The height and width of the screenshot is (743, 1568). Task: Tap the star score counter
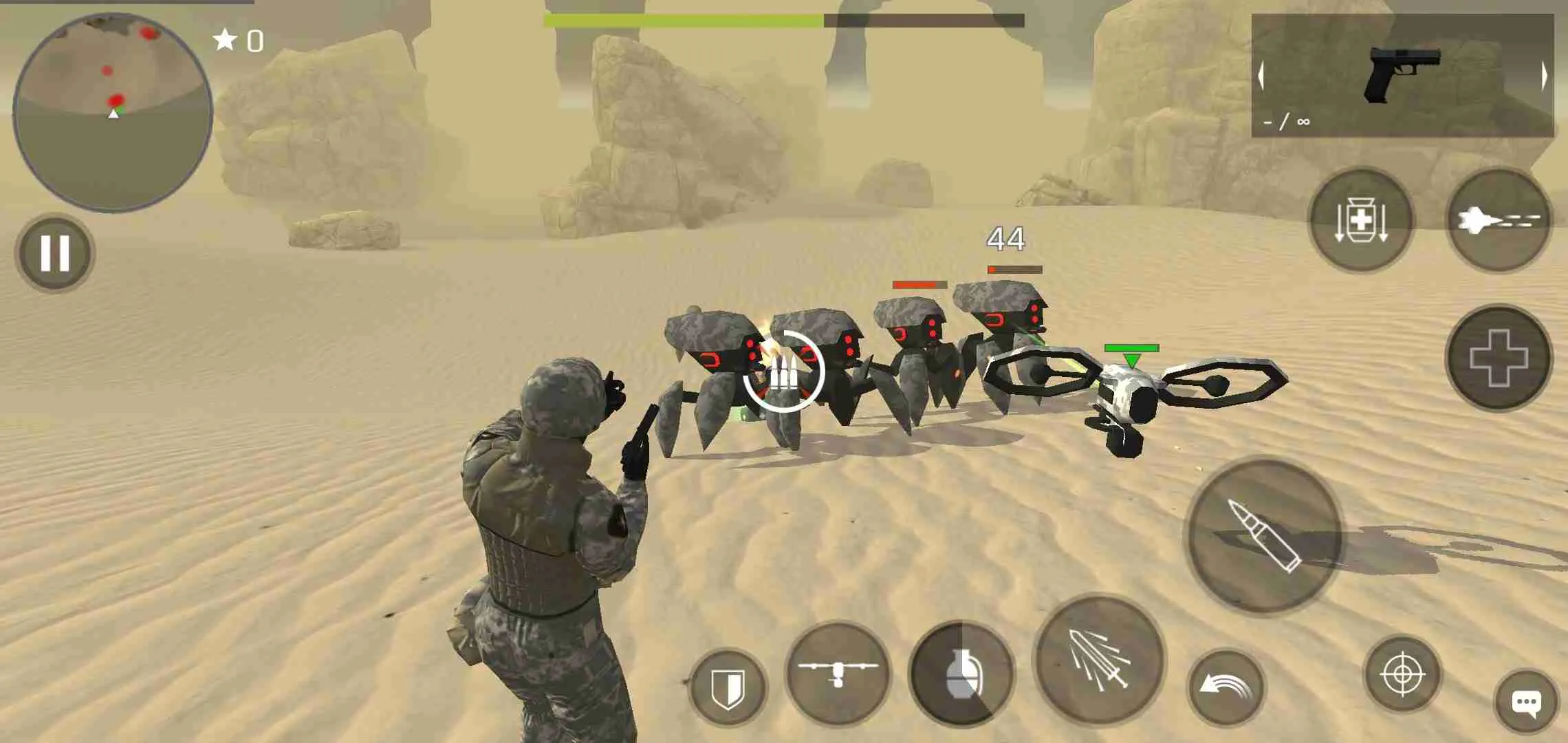pos(237,40)
